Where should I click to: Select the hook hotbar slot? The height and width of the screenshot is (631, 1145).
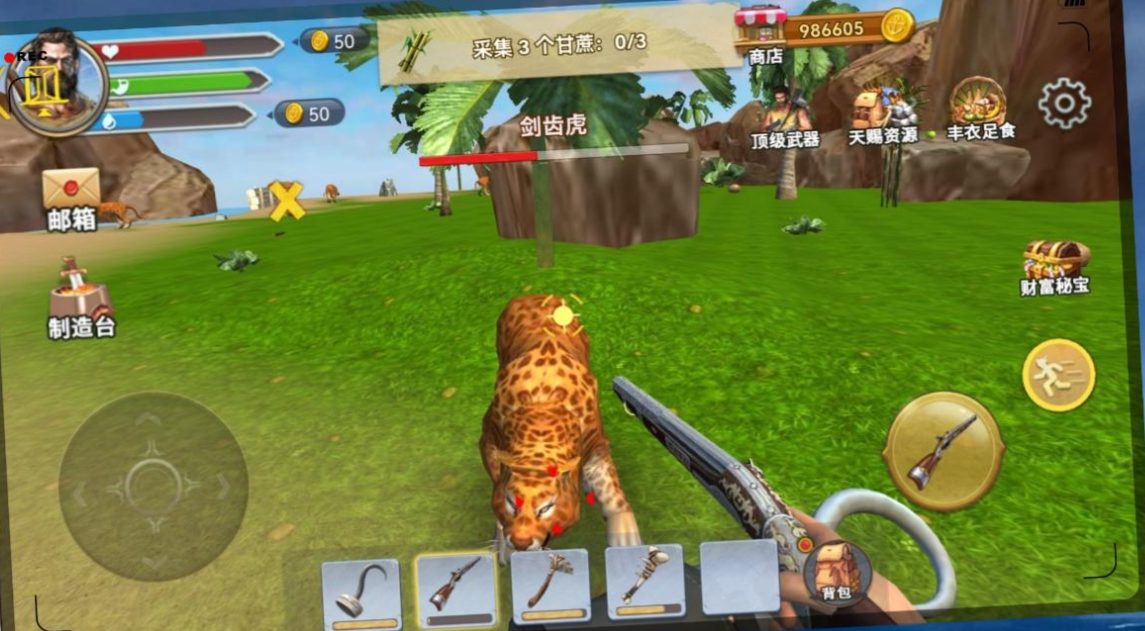(x=361, y=592)
